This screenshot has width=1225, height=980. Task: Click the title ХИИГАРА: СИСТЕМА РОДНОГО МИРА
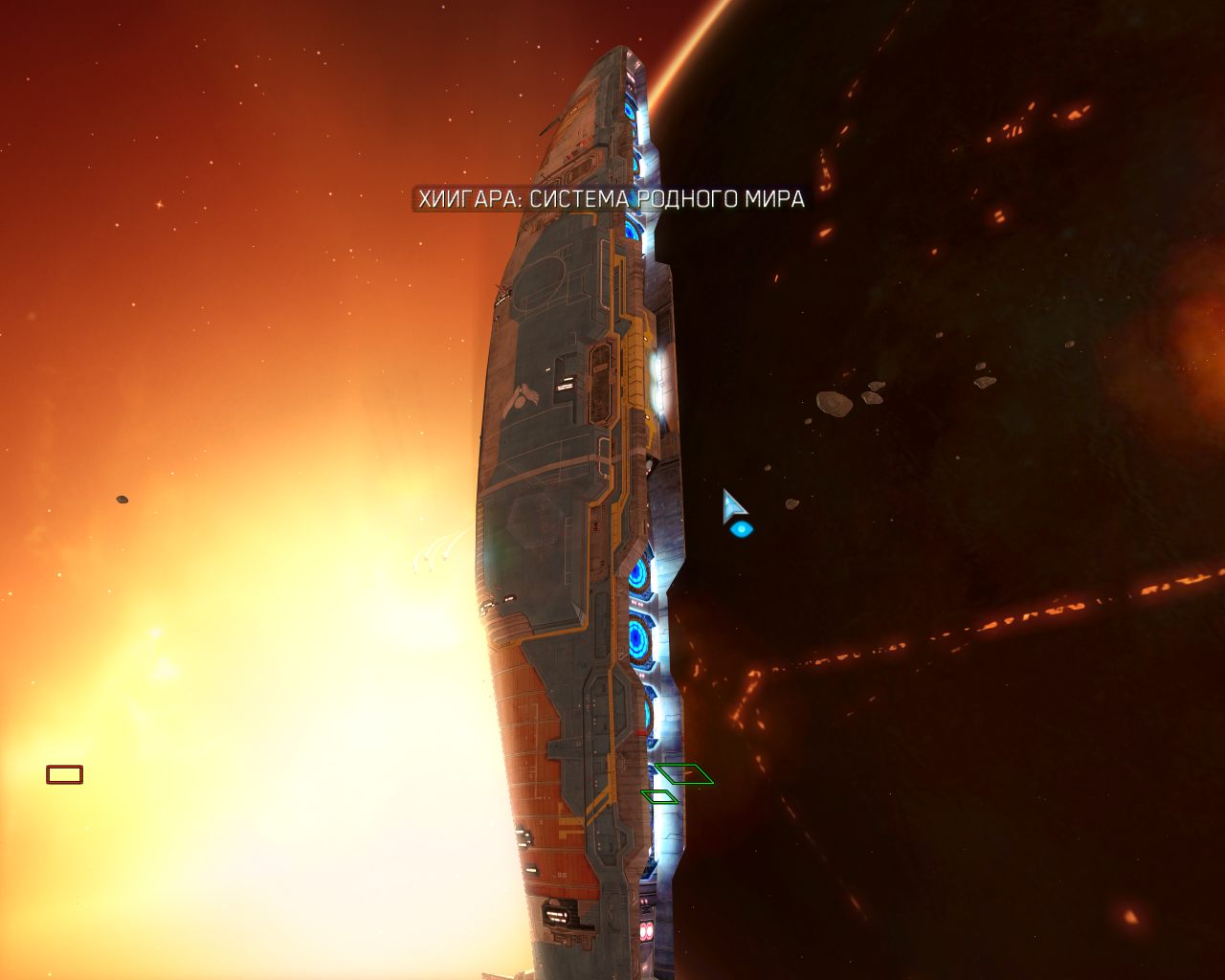610,199
